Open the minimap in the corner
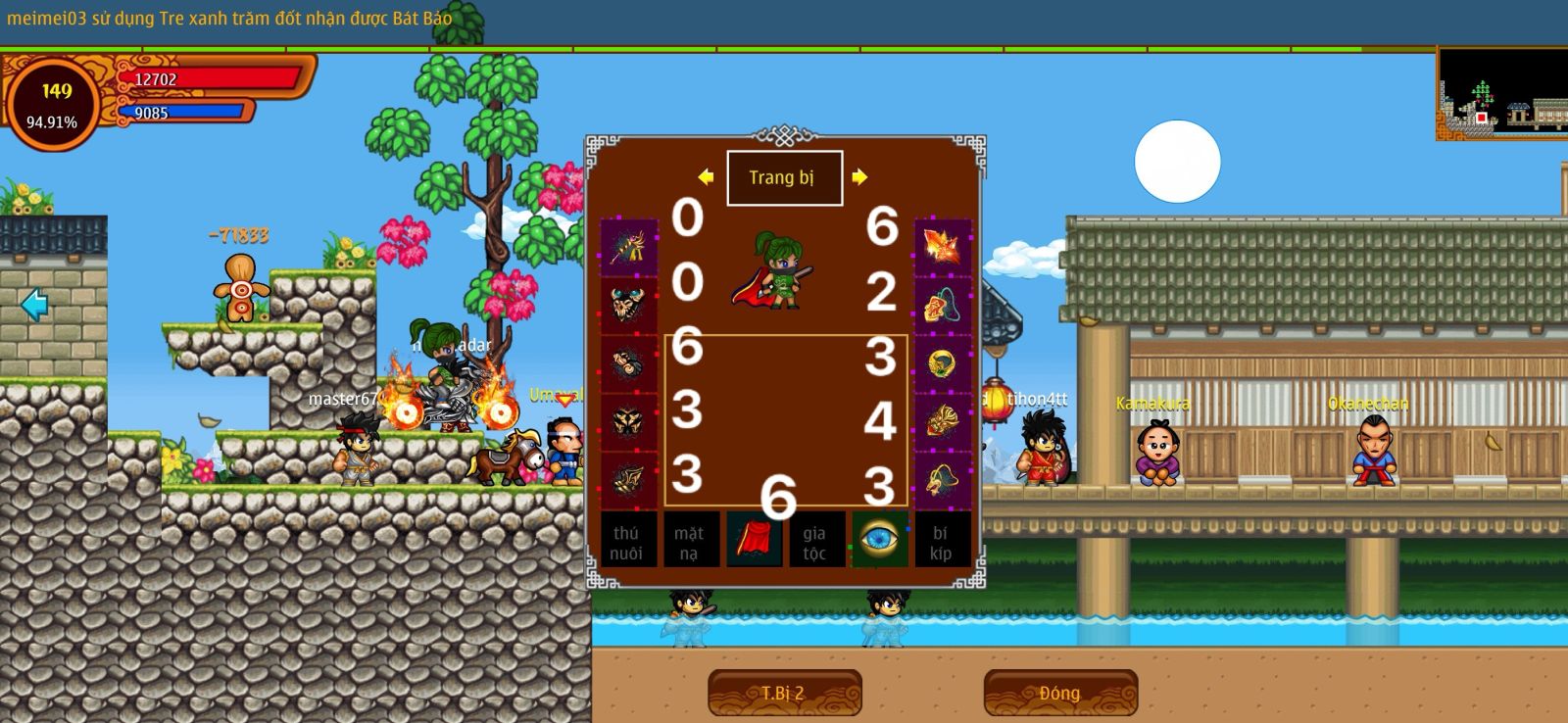The width and height of the screenshot is (1568, 723). tap(1501, 94)
